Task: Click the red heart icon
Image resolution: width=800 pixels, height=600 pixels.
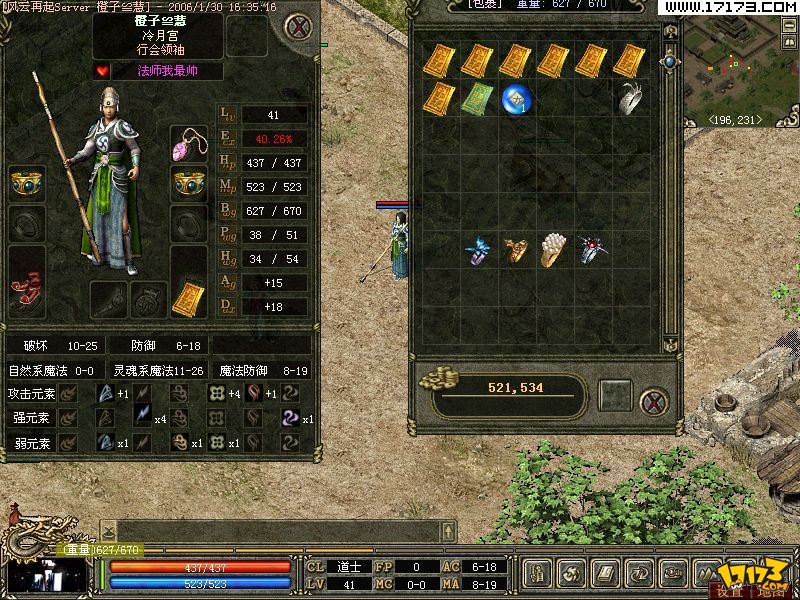Action: (102, 70)
